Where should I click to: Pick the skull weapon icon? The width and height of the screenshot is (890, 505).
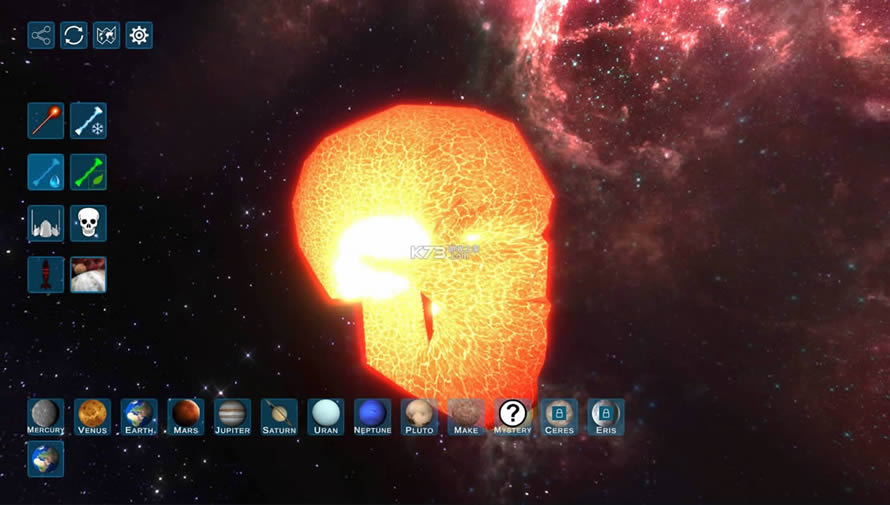(x=89, y=223)
